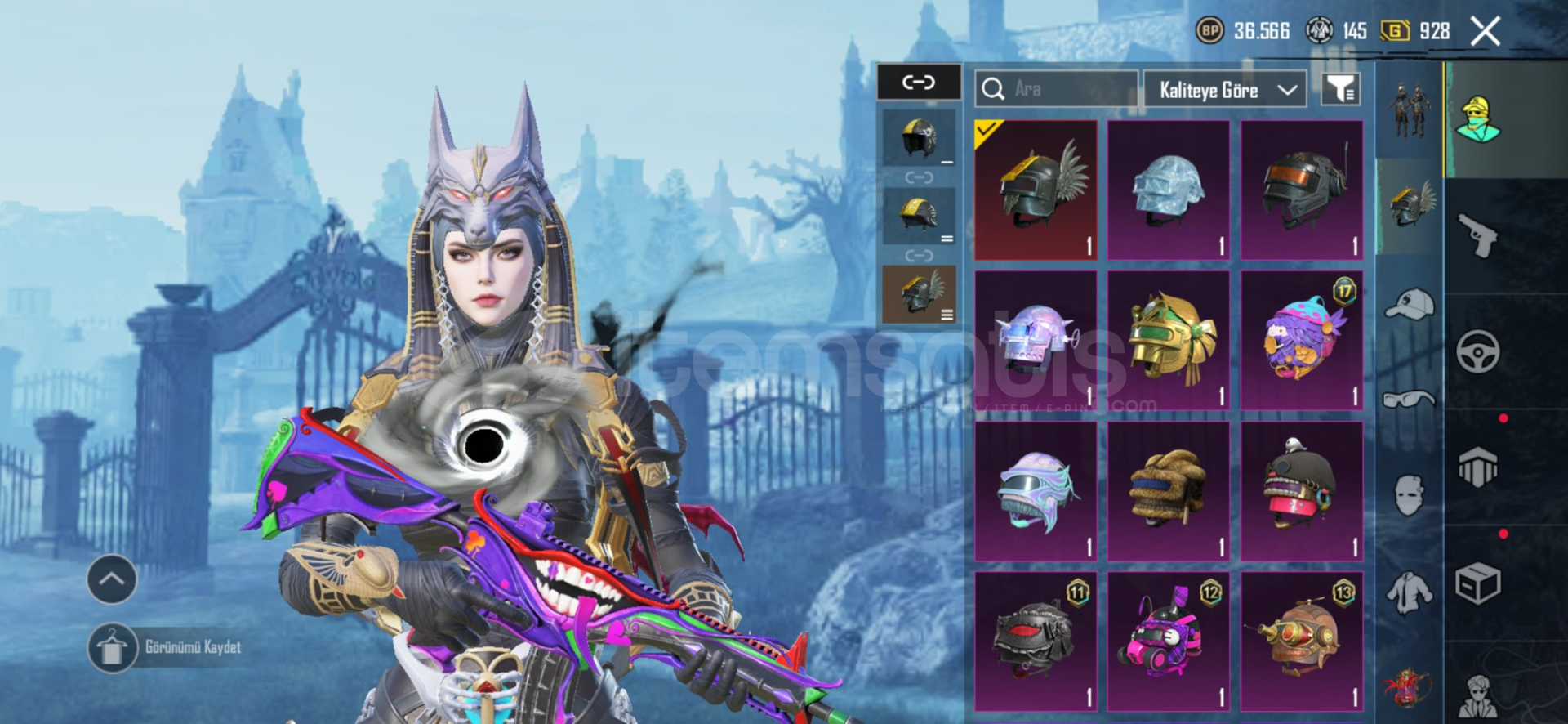
Task: Expand the round up-arrow button
Action: 112,579
